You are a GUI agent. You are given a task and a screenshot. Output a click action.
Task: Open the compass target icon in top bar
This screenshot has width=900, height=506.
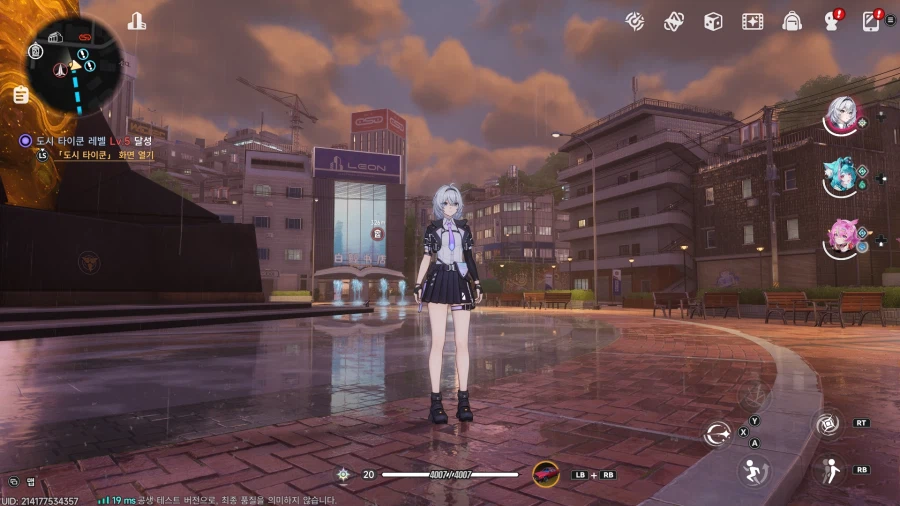tap(634, 20)
